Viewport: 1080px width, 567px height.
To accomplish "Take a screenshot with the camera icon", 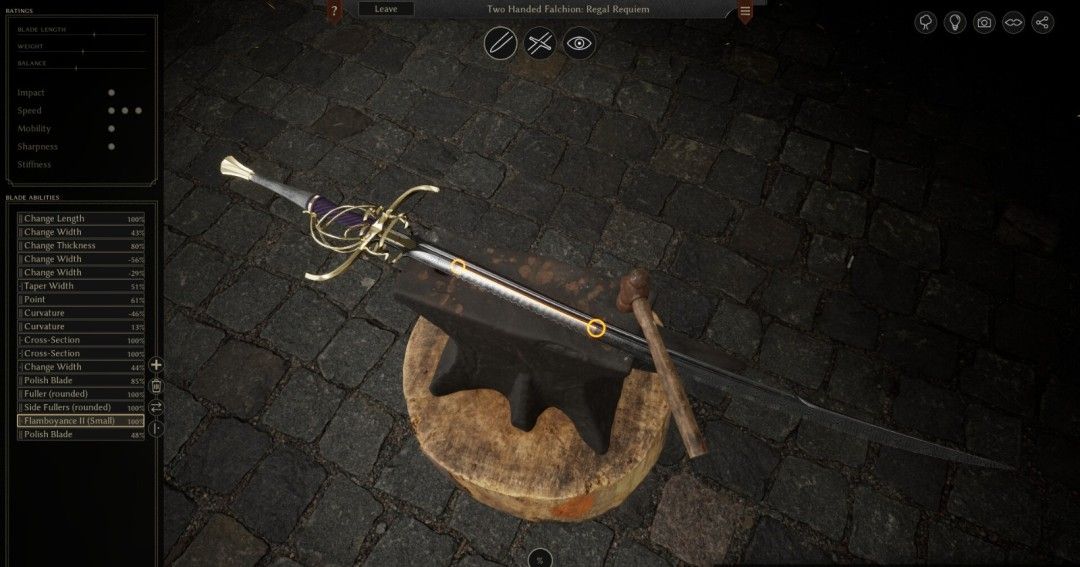I will point(984,22).
